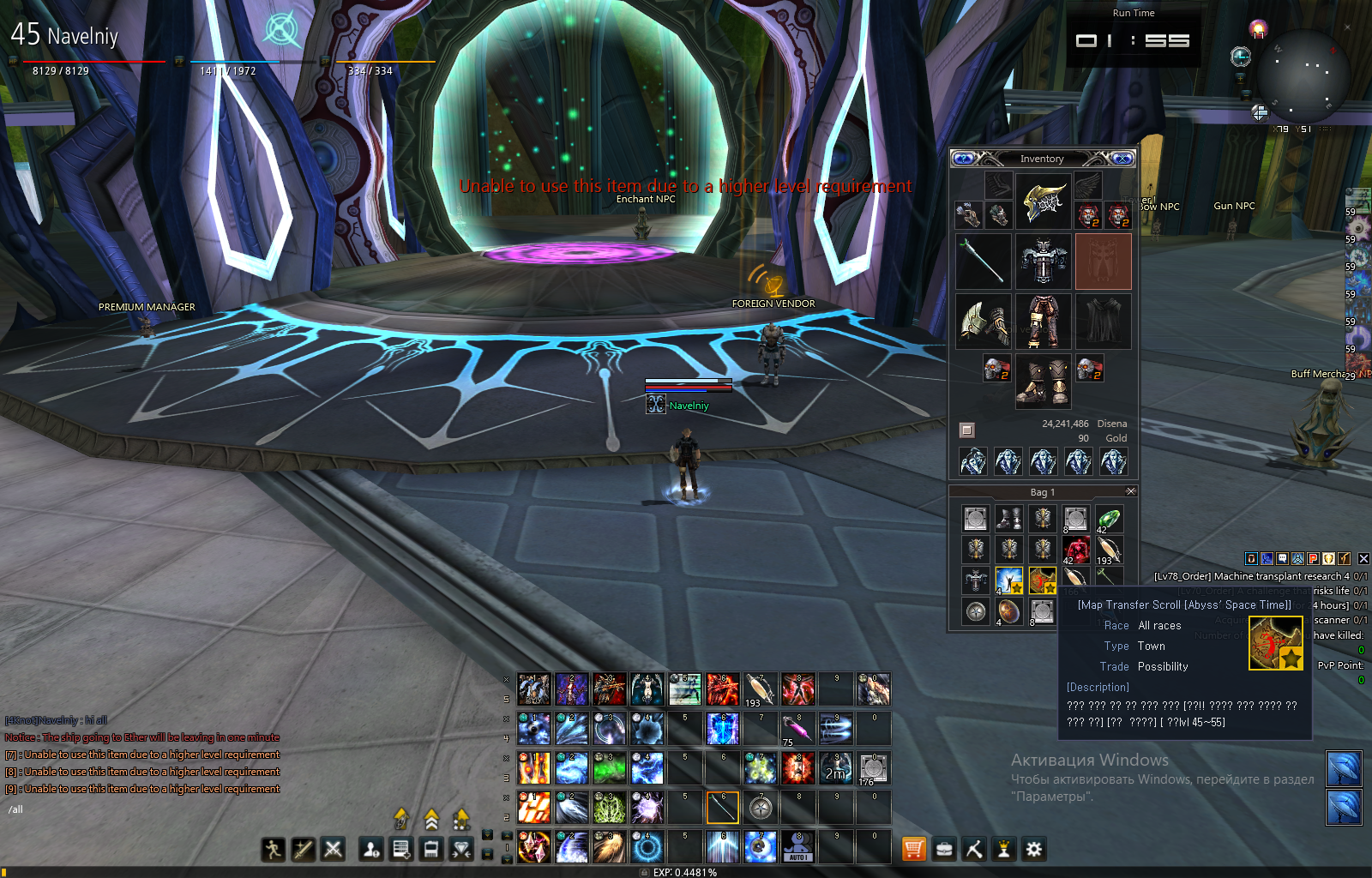Open the briefcase icon in the bottom menu

pyautogui.click(x=944, y=849)
